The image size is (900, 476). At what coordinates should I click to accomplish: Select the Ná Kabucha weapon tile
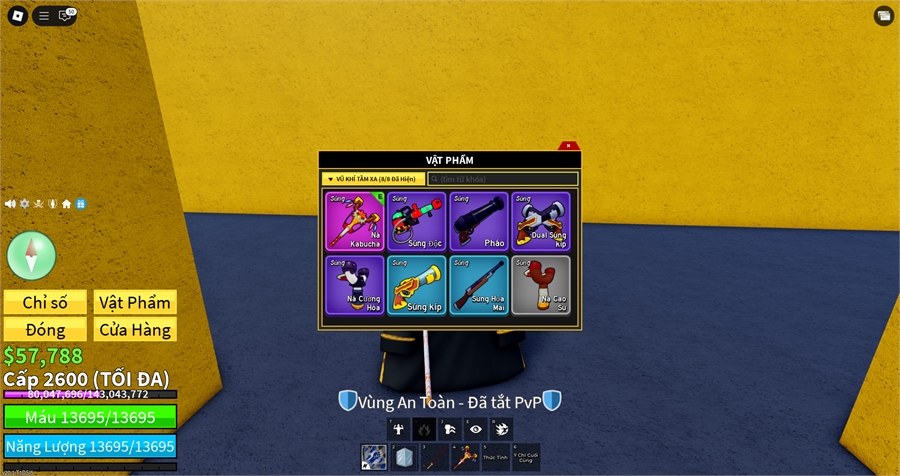pos(354,221)
